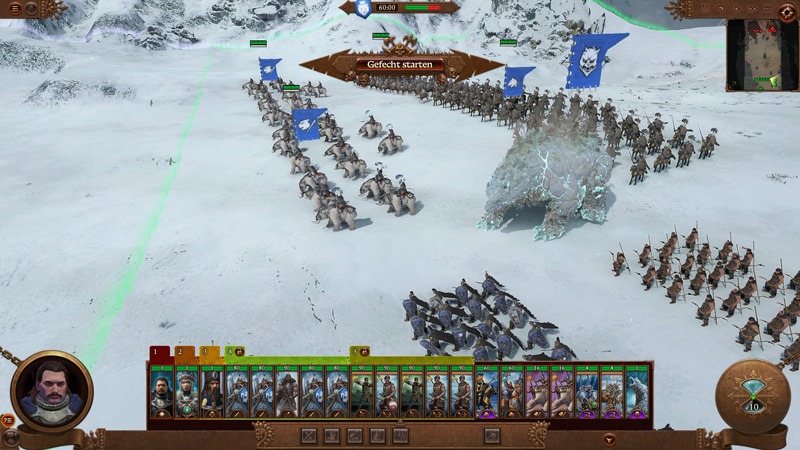Select the general's portrait

tap(50, 391)
